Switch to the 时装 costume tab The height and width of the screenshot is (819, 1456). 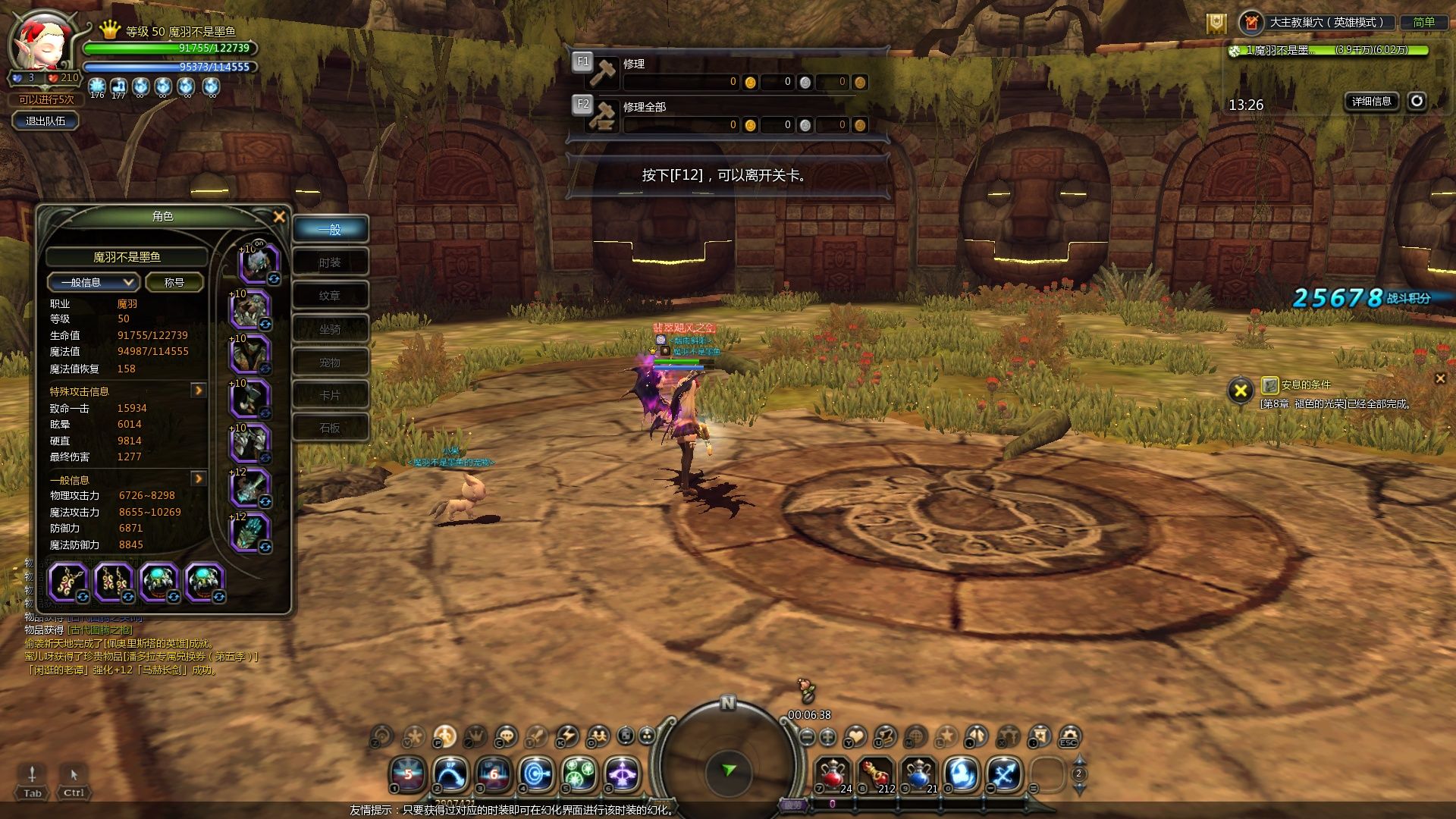(330, 262)
